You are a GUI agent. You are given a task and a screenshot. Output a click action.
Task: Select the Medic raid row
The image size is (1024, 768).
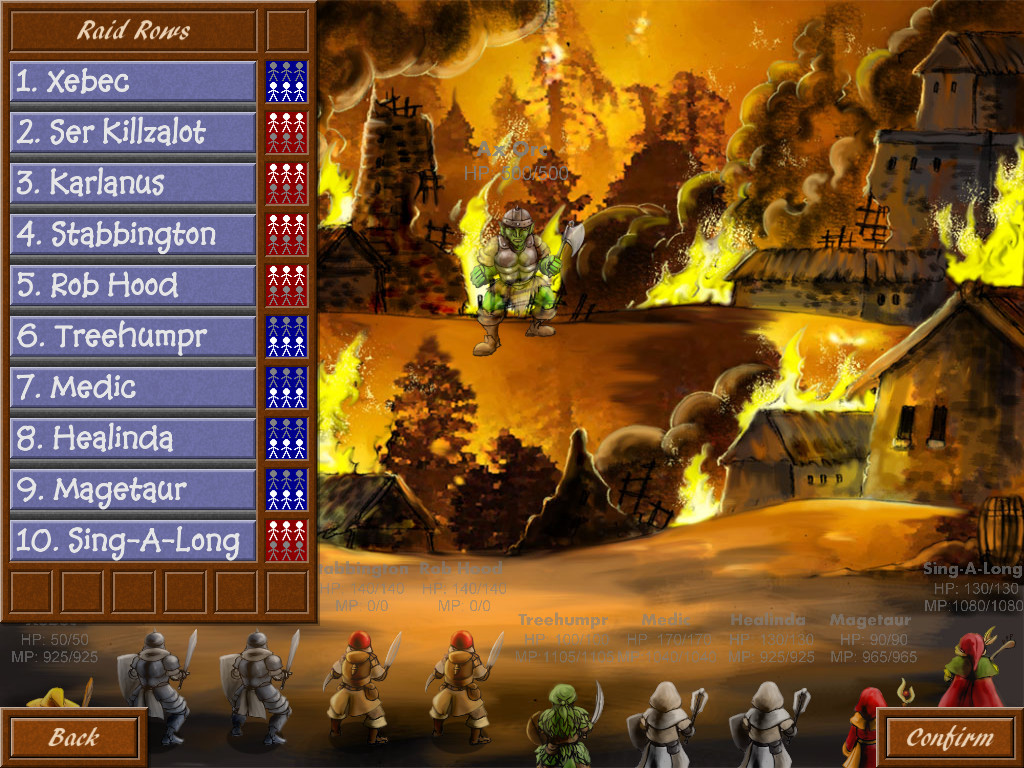coord(133,388)
